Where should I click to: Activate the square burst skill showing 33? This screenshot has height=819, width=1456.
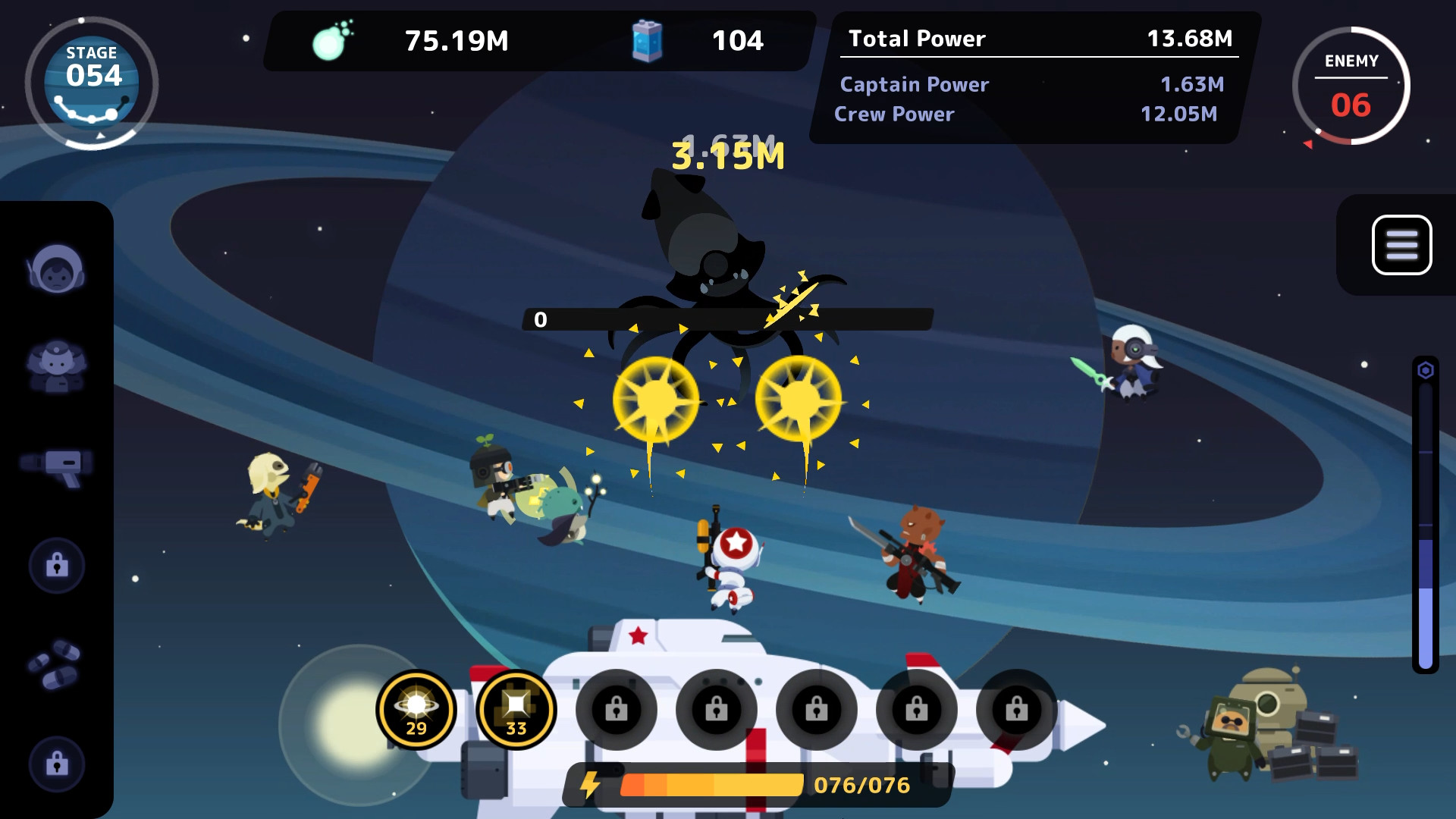(515, 709)
